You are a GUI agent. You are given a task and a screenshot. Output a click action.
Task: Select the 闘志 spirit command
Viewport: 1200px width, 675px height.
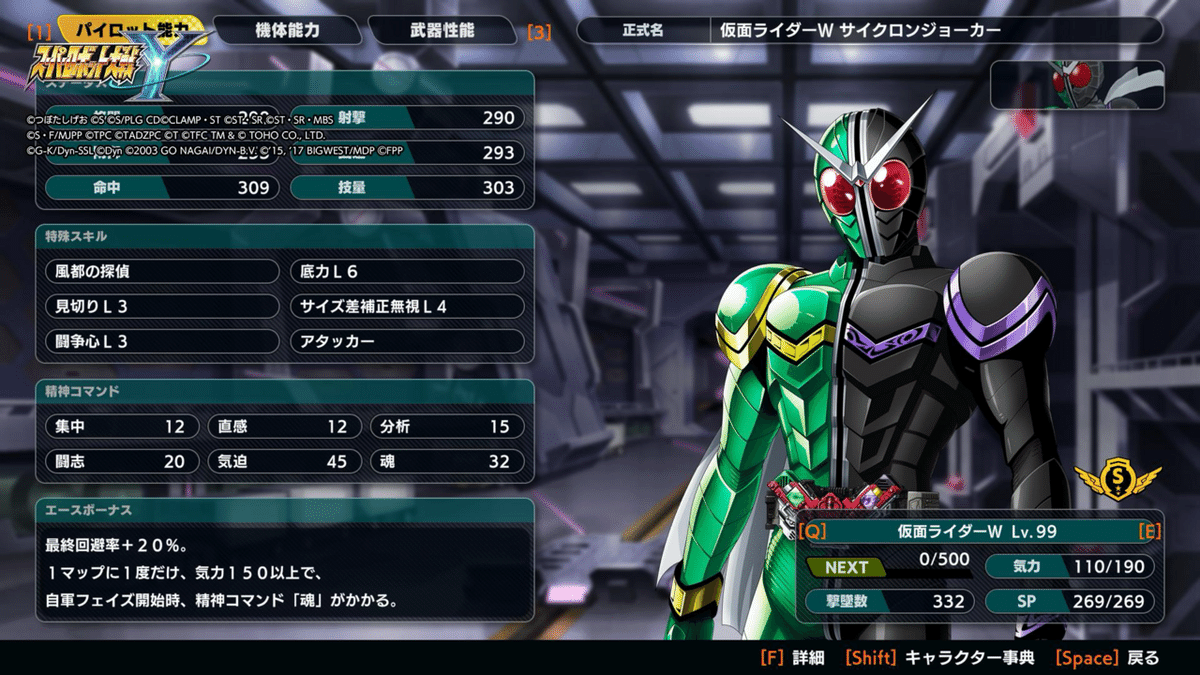(x=119, y=461)
